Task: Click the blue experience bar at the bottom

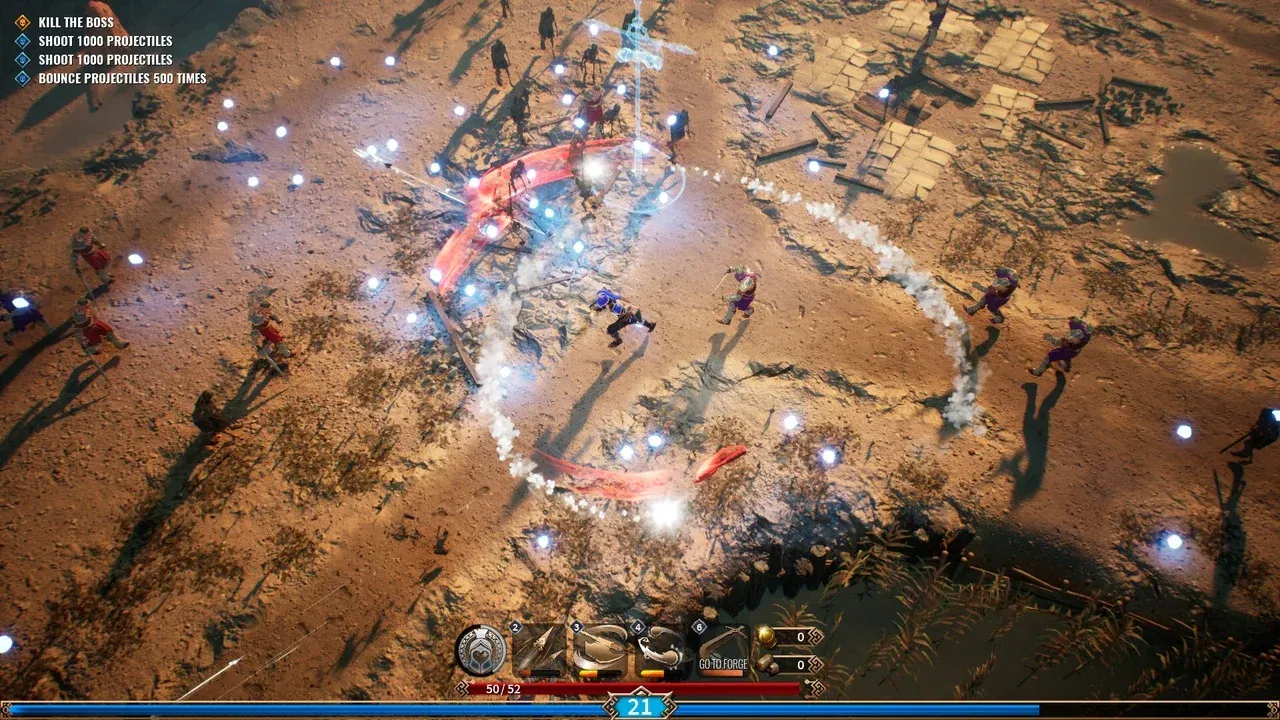Action: point(300,705)
